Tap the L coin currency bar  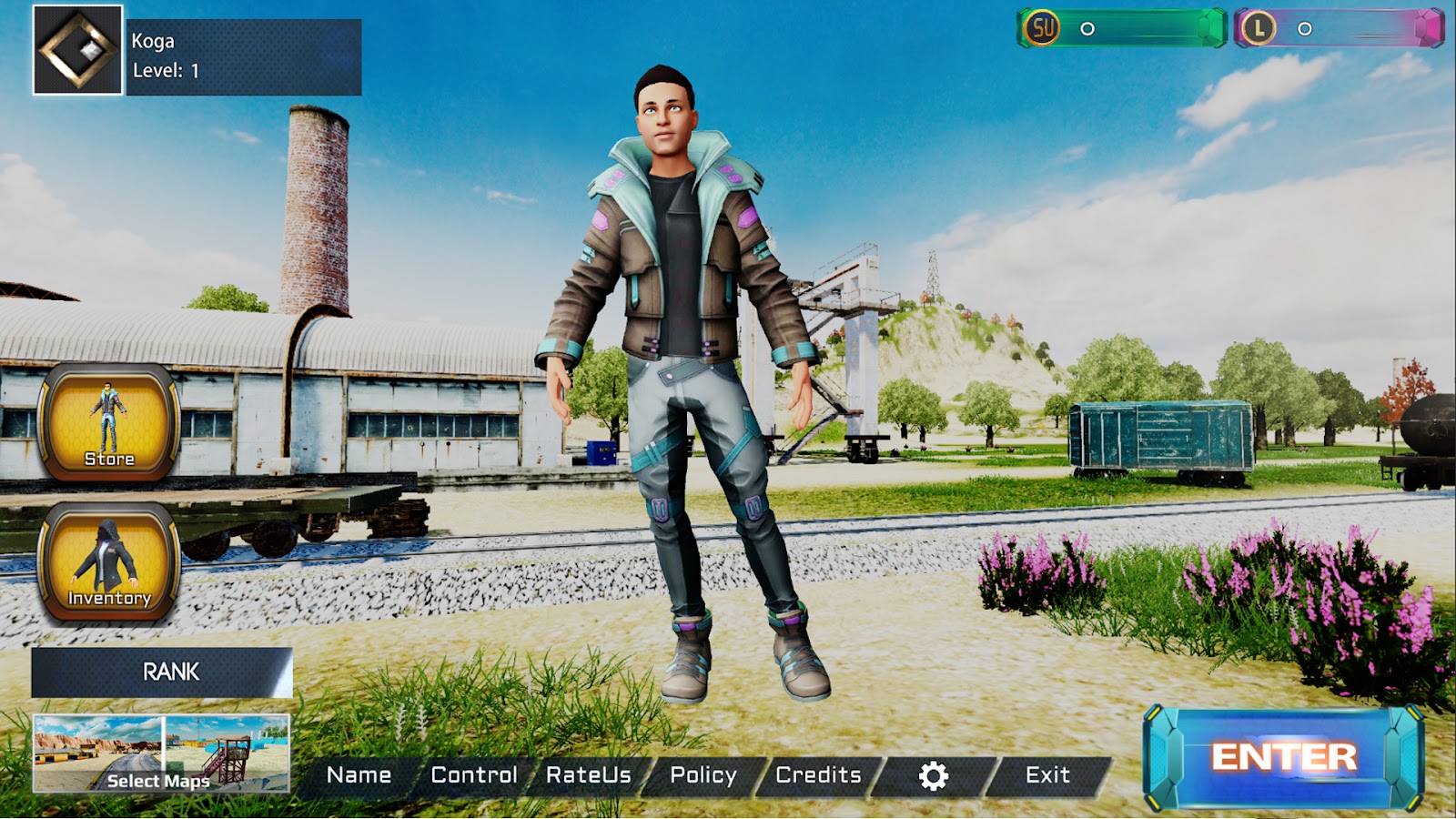1339,28
